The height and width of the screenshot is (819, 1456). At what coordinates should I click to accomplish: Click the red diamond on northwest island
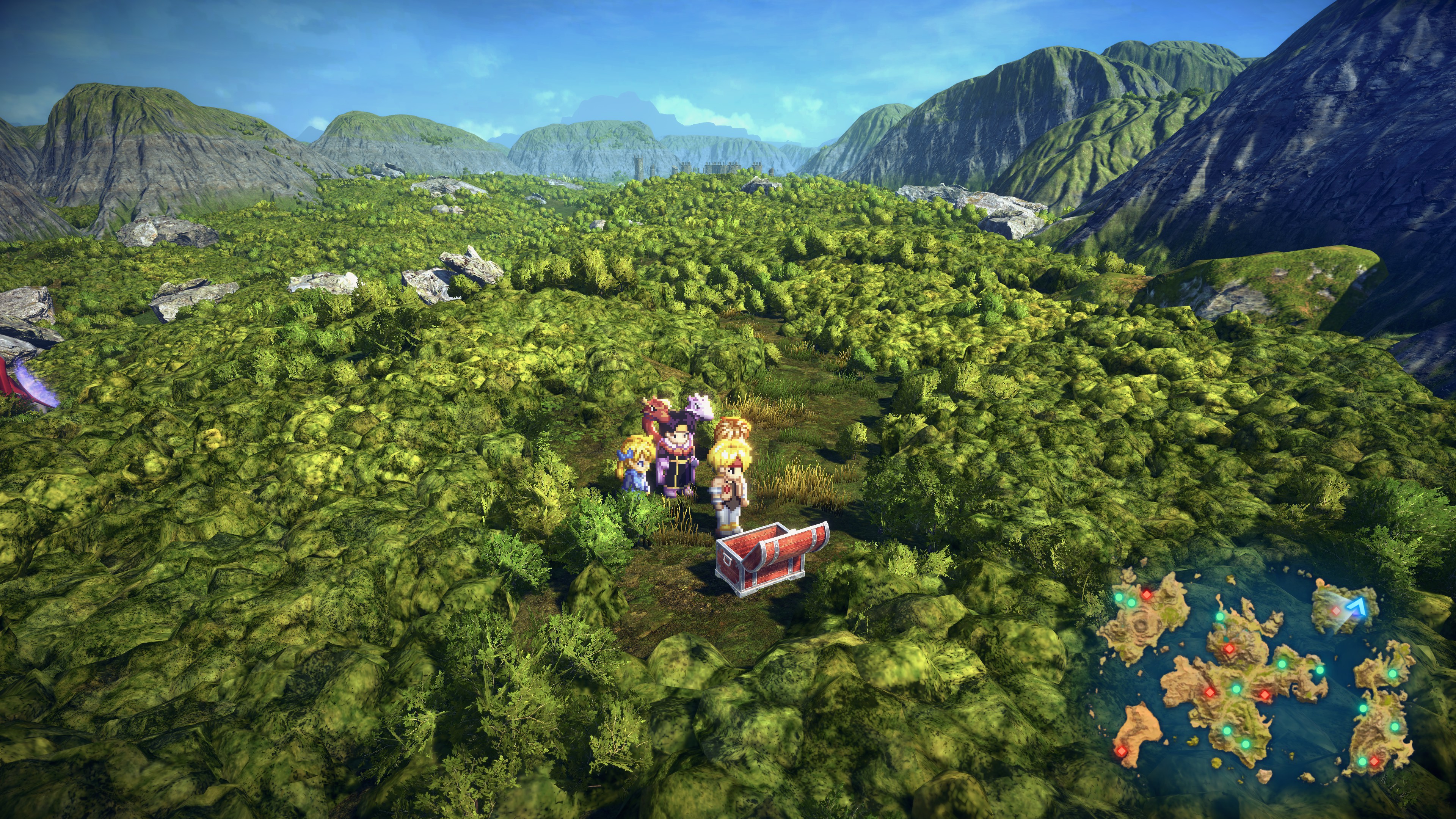click(1146, 594)
